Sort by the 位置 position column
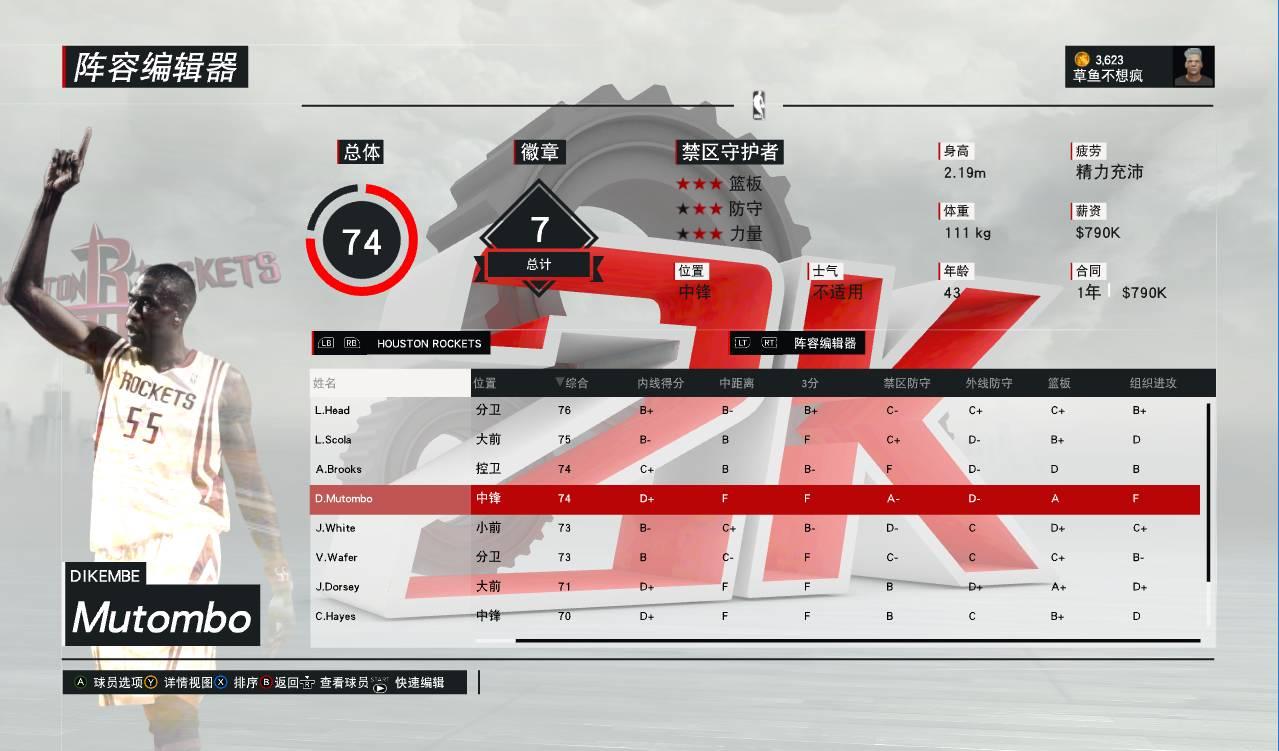 [x=485, y=383]
